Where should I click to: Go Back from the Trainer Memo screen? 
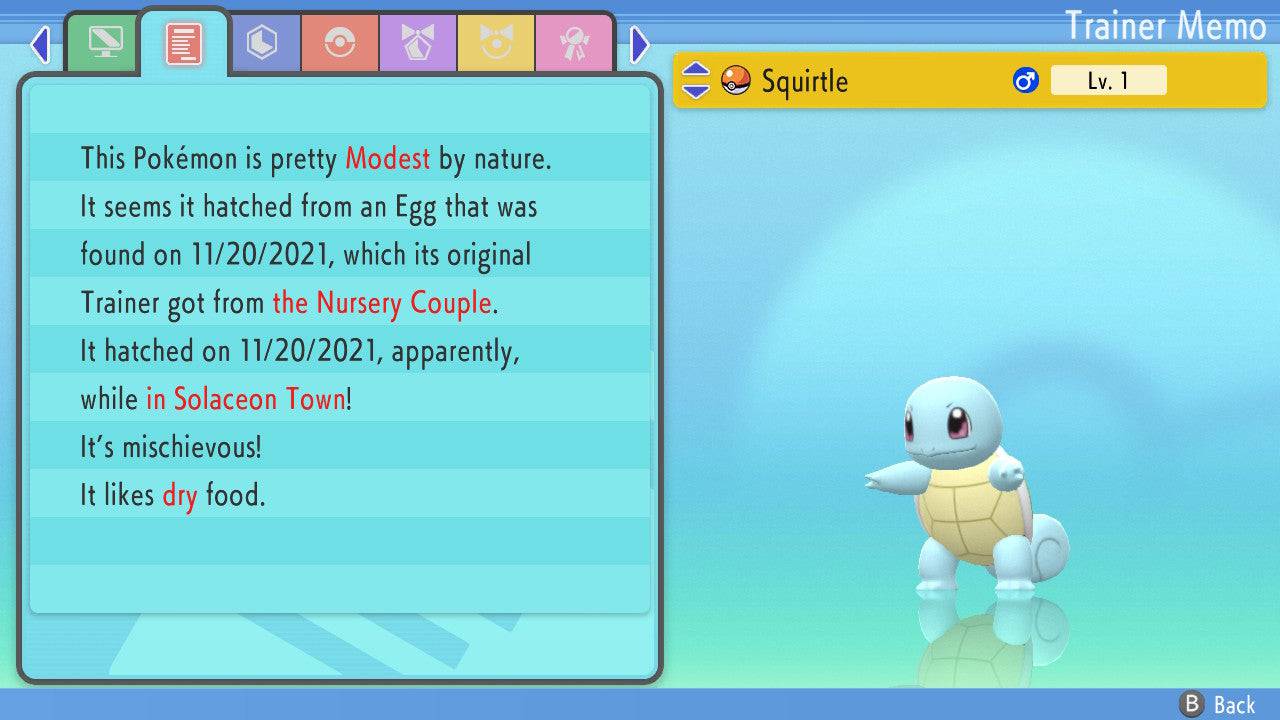pyautogui.click(x=1218, y=704)
